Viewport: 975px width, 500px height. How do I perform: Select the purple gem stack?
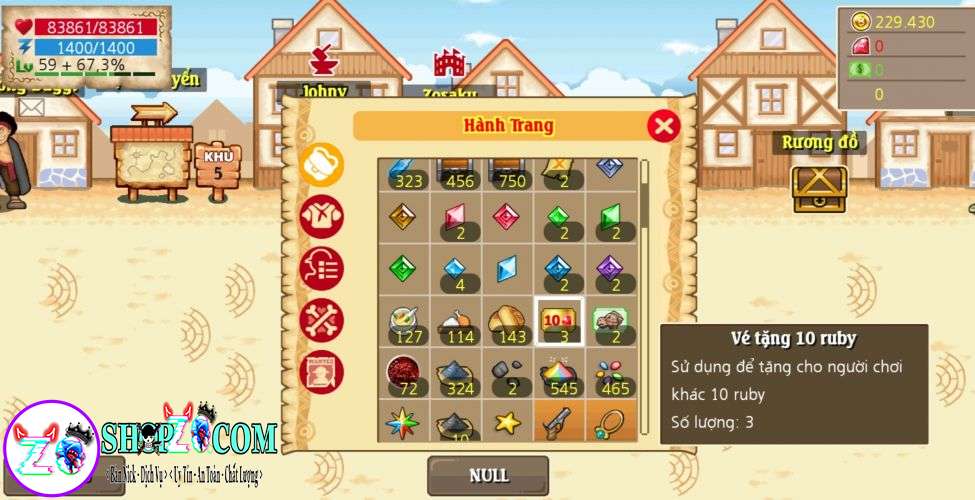611,270
